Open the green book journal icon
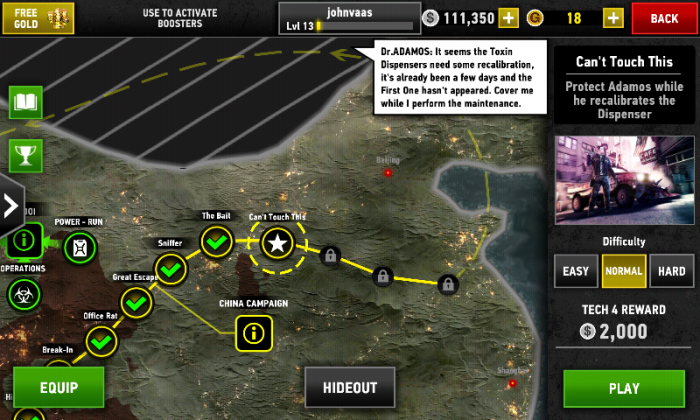Screen dimensions: 700x420 24,102
